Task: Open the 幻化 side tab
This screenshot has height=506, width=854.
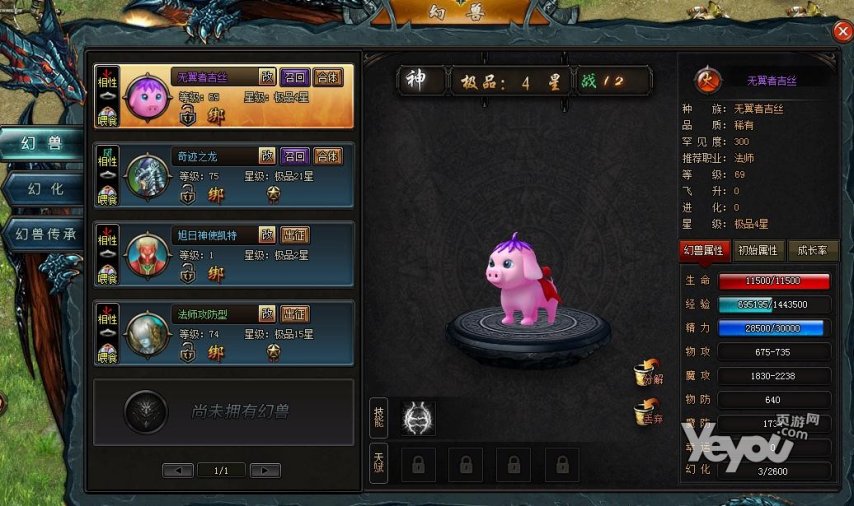Action: [x=42, y=188]
